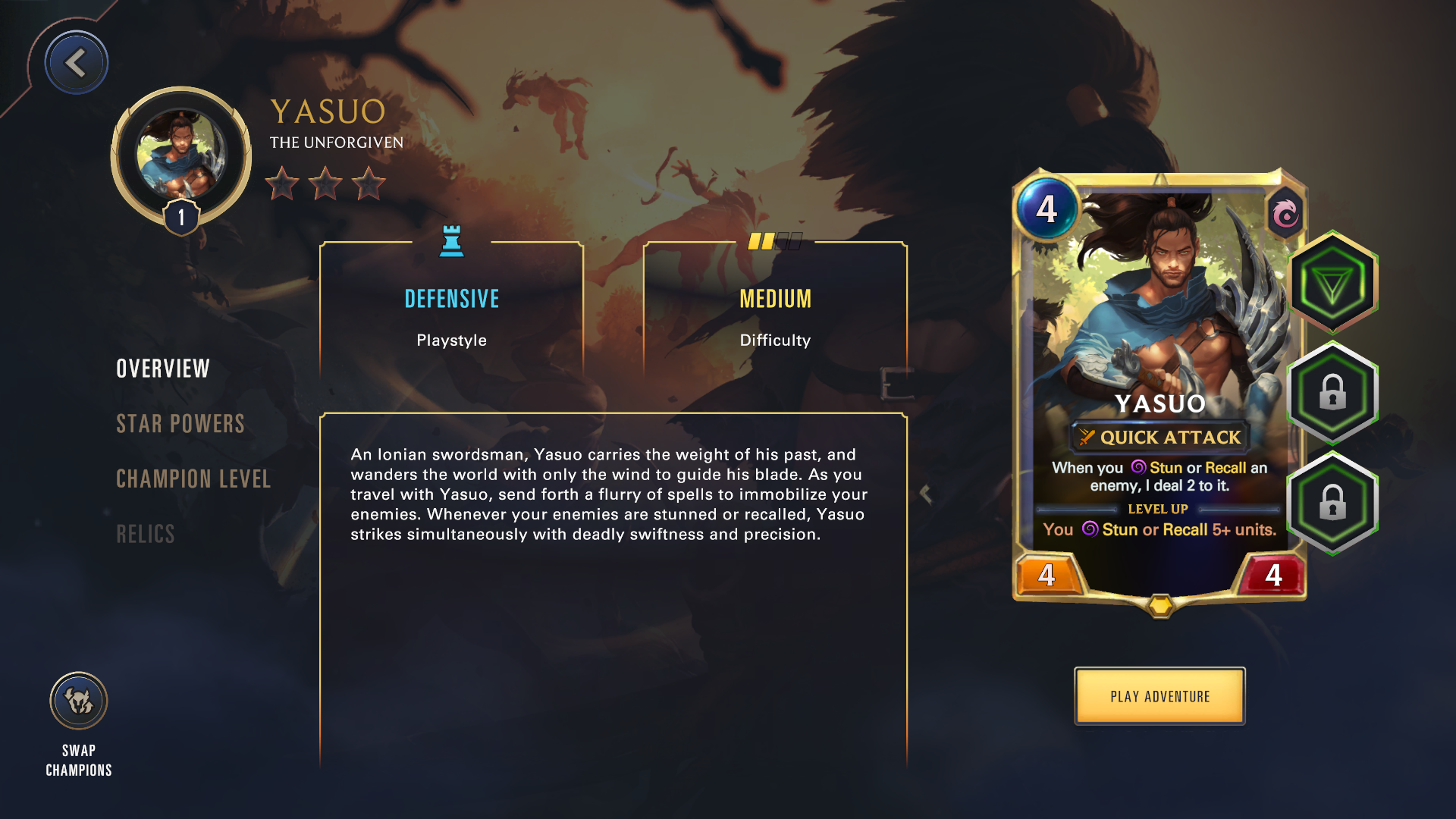Select the Relics tab
The width and height of the screenshot is (1456, 819).
(x=146, y=535)
